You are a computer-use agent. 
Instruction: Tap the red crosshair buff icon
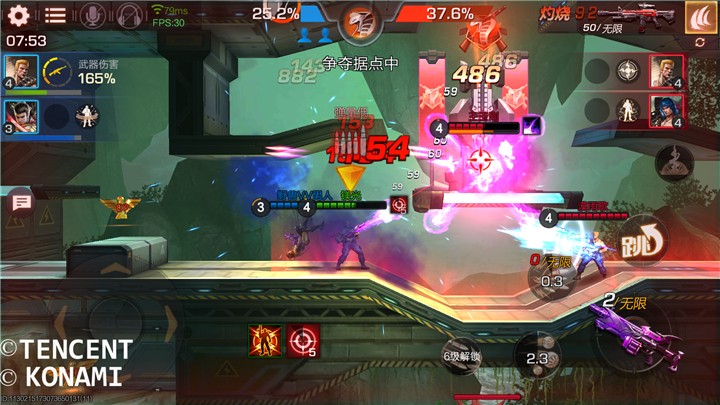[x=301, y=340]
